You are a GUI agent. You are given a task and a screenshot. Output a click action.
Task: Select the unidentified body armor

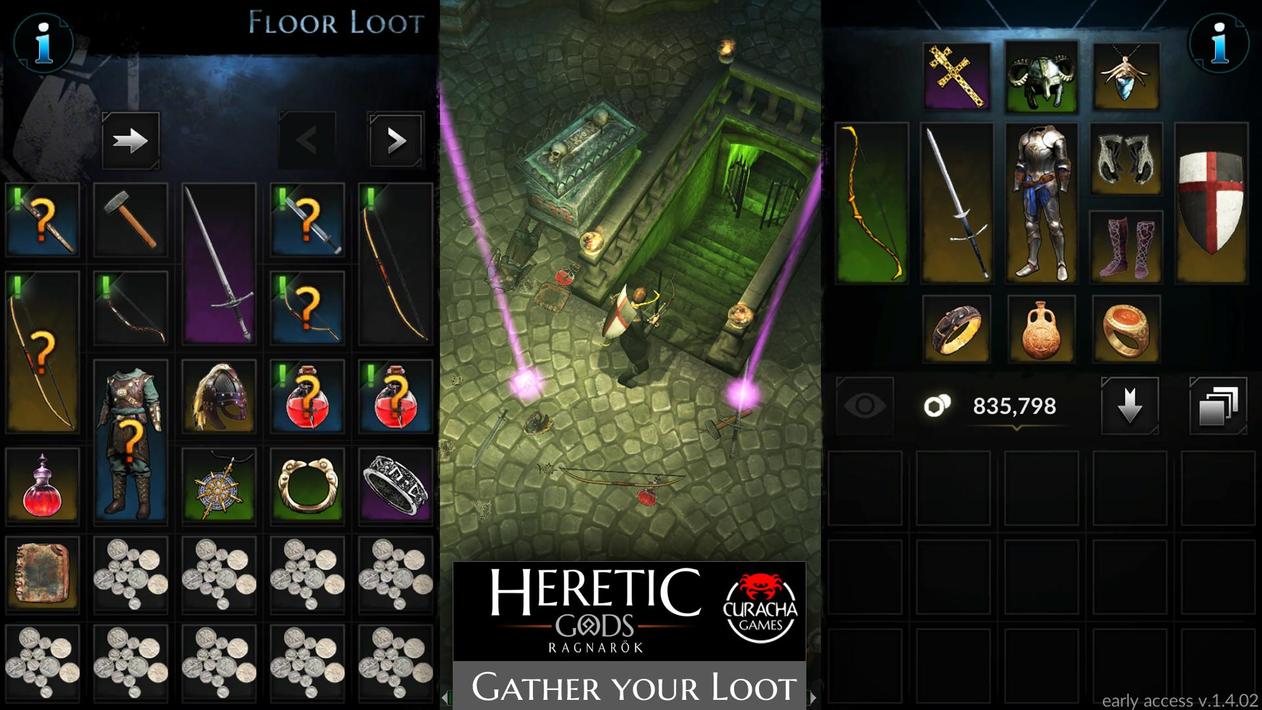click(130, 440)
